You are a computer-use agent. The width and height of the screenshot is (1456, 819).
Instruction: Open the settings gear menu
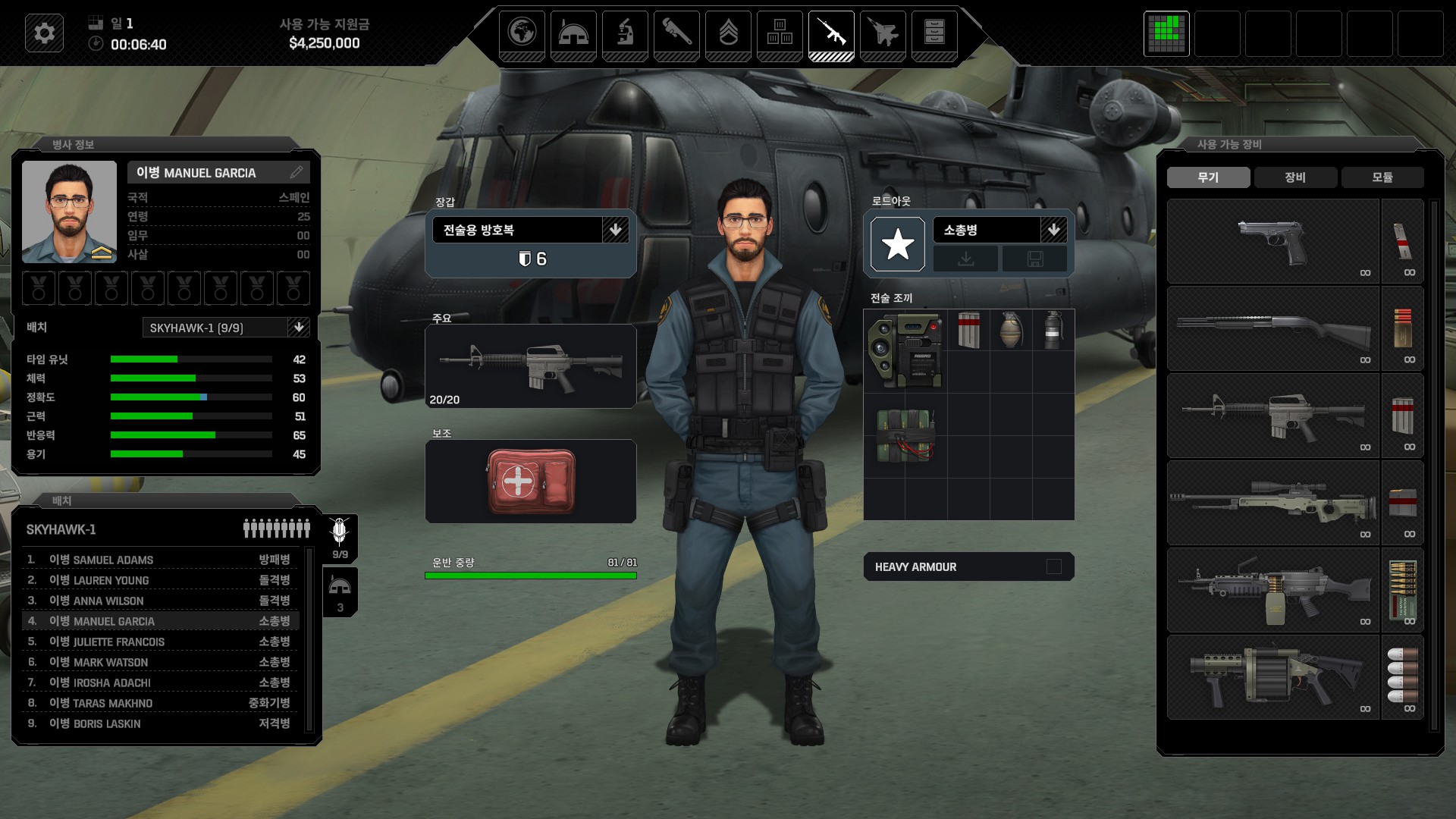pyautogui.click(x=44, y=33)
